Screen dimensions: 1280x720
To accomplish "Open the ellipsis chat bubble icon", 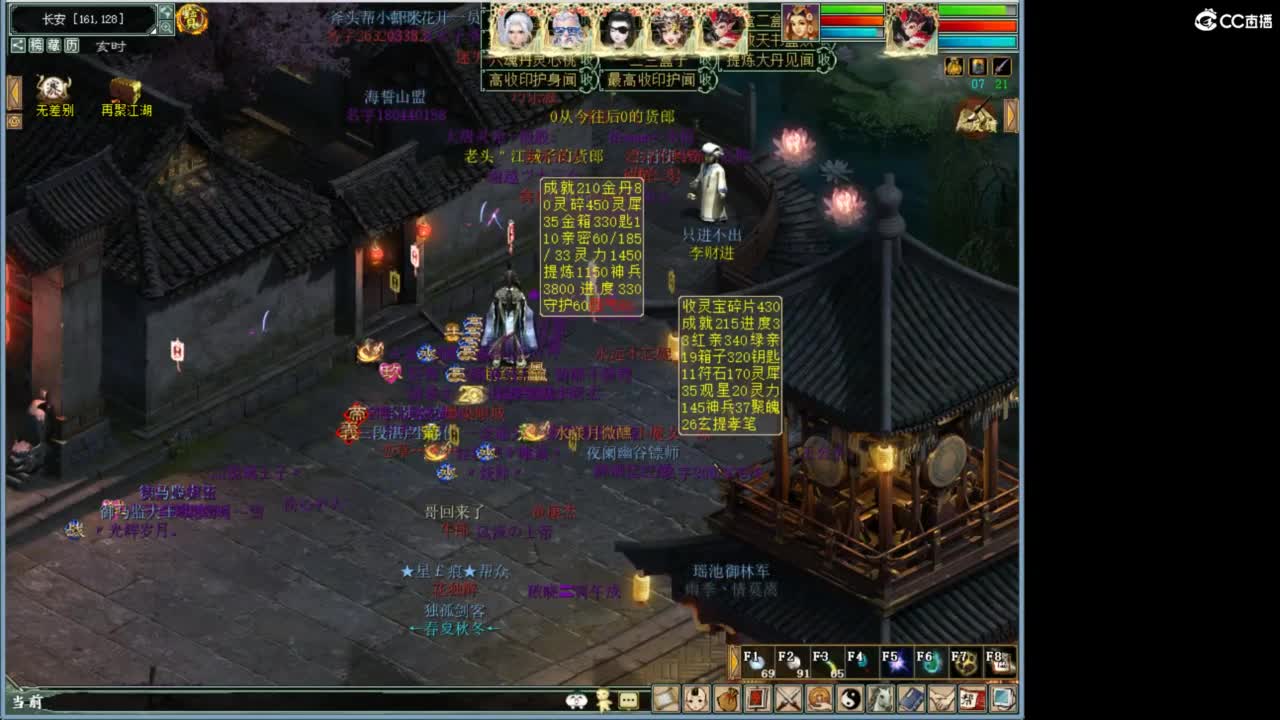I will pos(628,701).
